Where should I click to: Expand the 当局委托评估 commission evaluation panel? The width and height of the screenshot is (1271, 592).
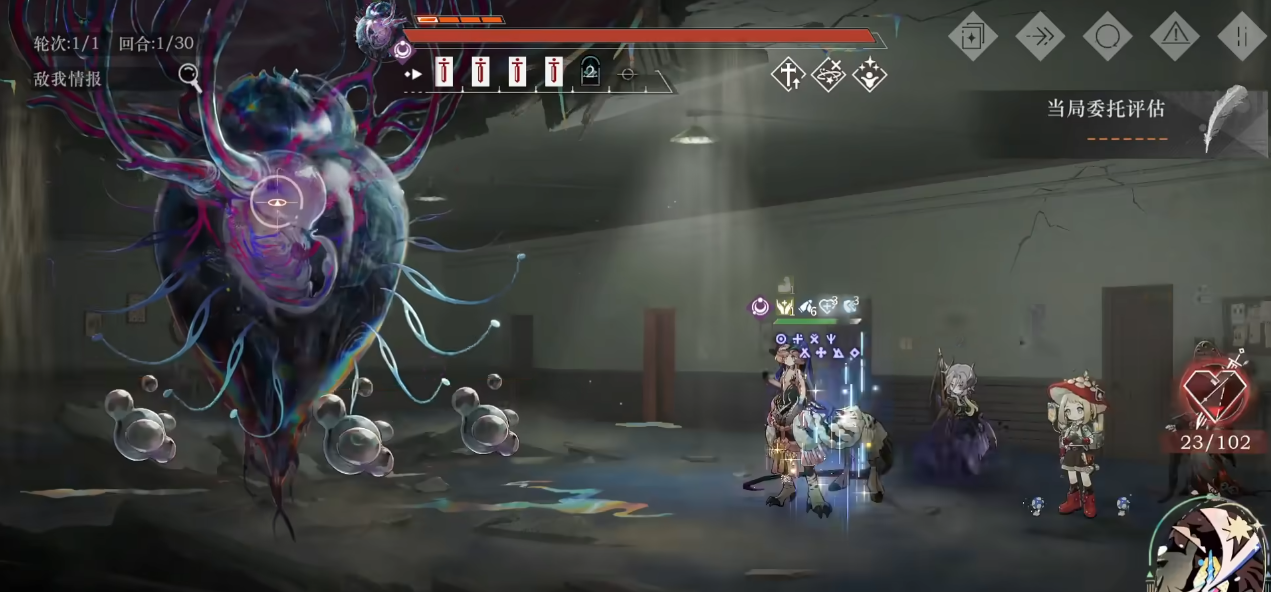[x=1106, y=108]
